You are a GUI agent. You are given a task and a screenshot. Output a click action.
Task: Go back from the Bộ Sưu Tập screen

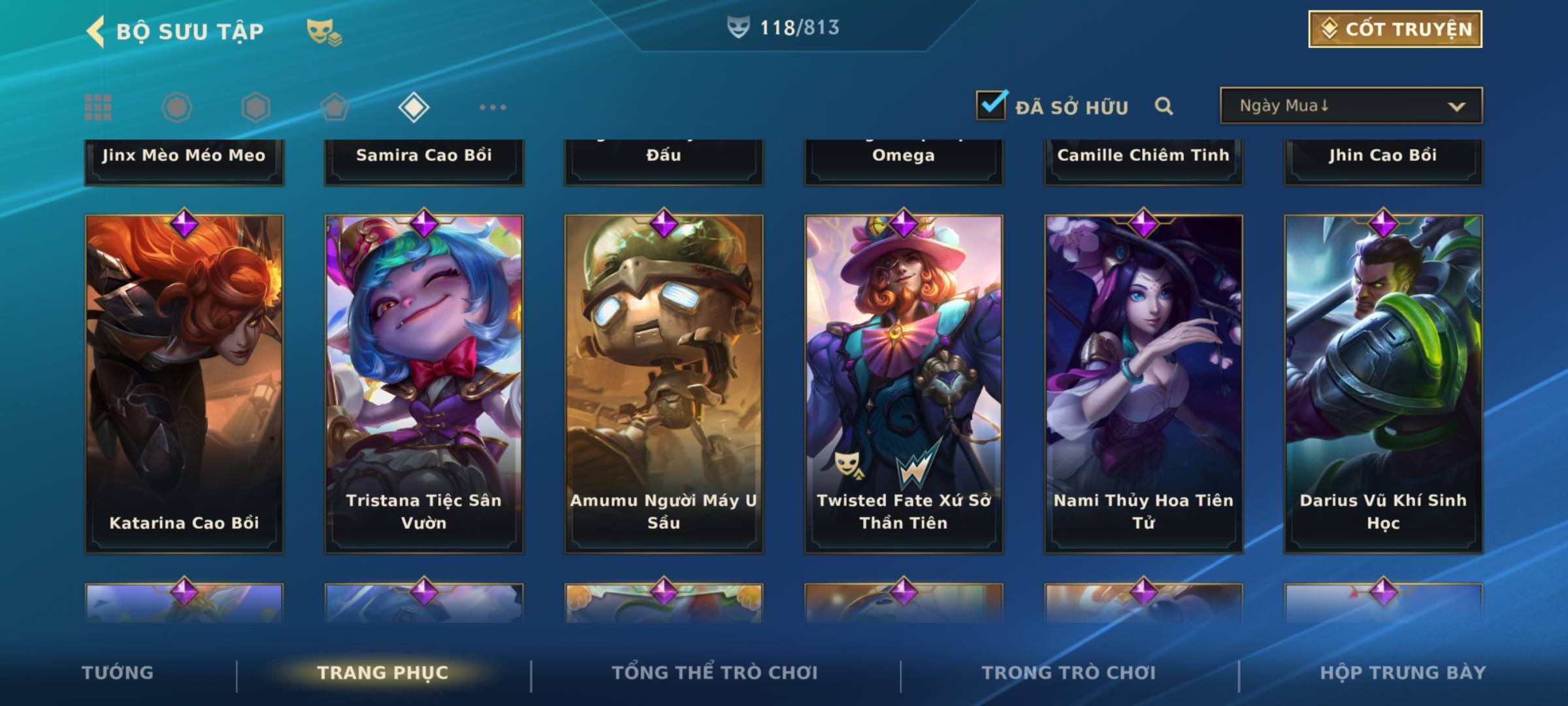coord(96,31)
